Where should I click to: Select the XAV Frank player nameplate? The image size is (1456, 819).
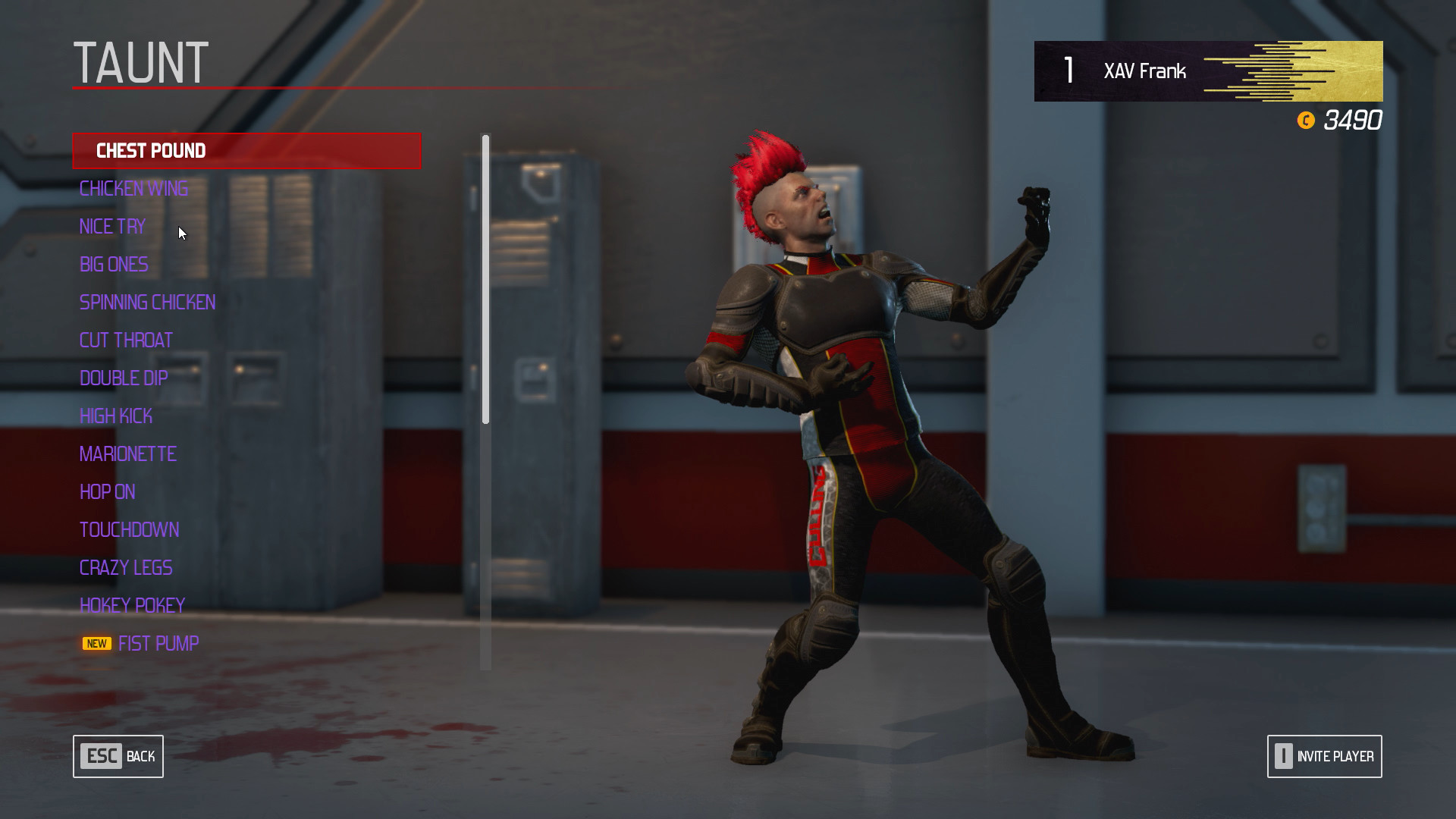[x=1144, y=71]
